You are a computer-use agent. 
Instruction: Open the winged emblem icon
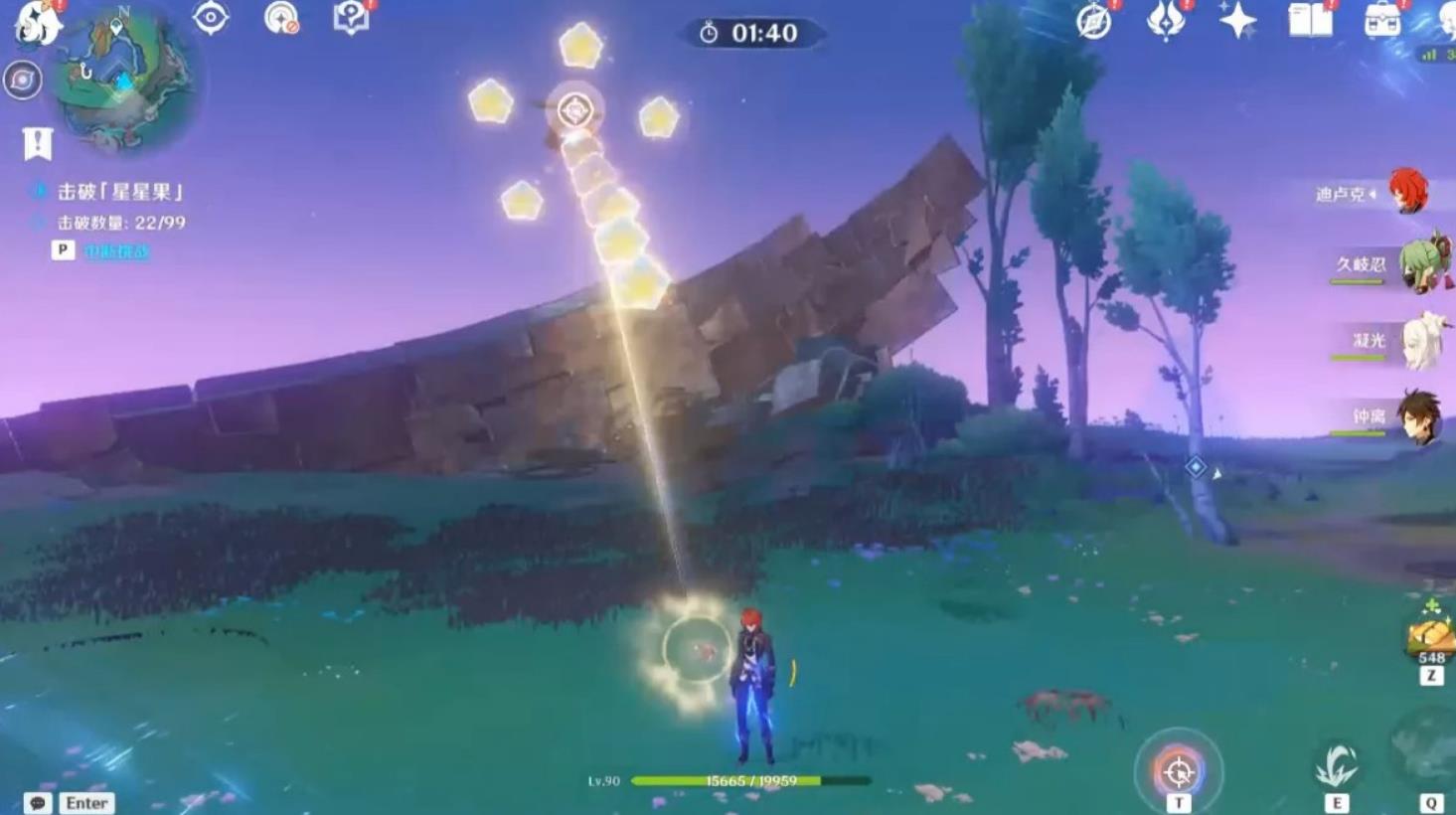1166,20
